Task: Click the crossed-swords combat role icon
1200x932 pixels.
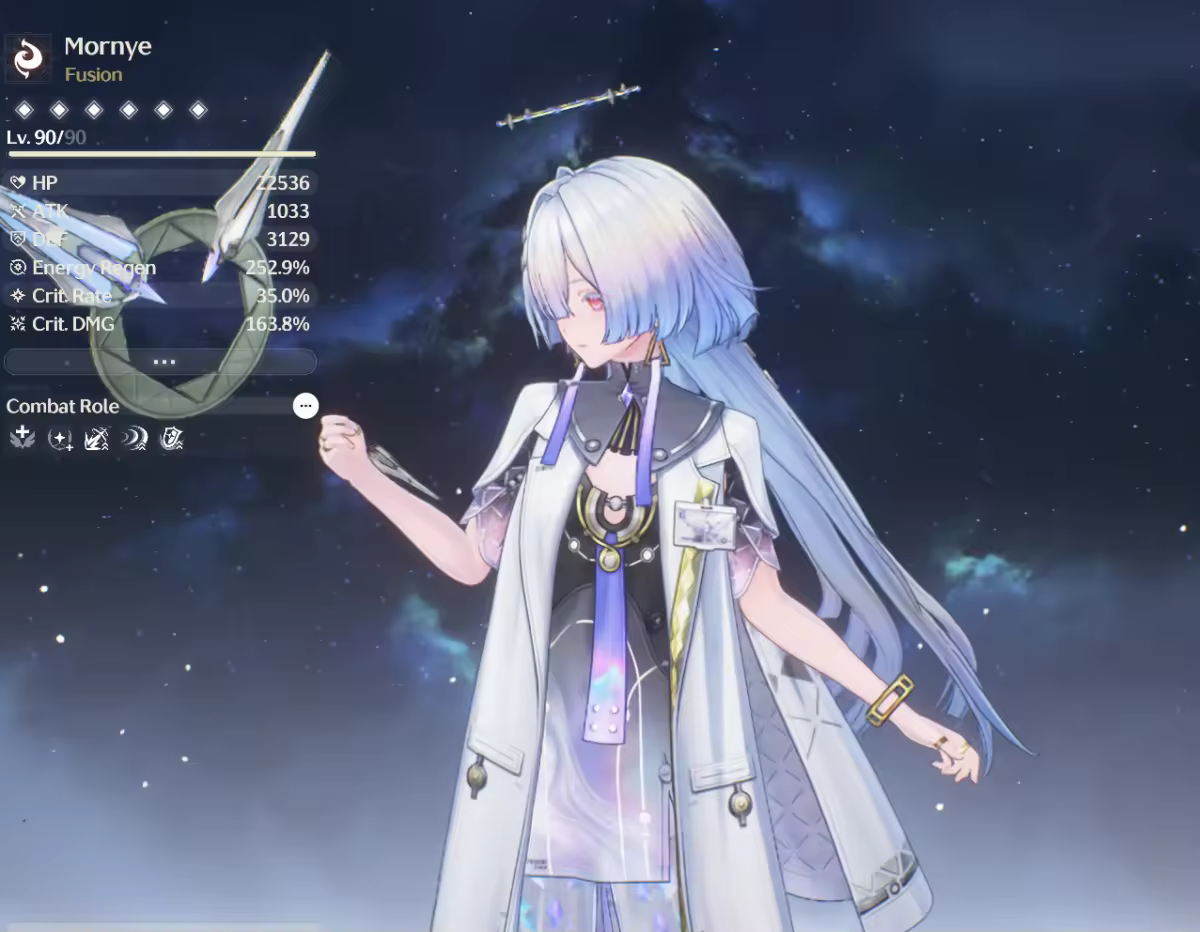Action: tap(97, 438)
